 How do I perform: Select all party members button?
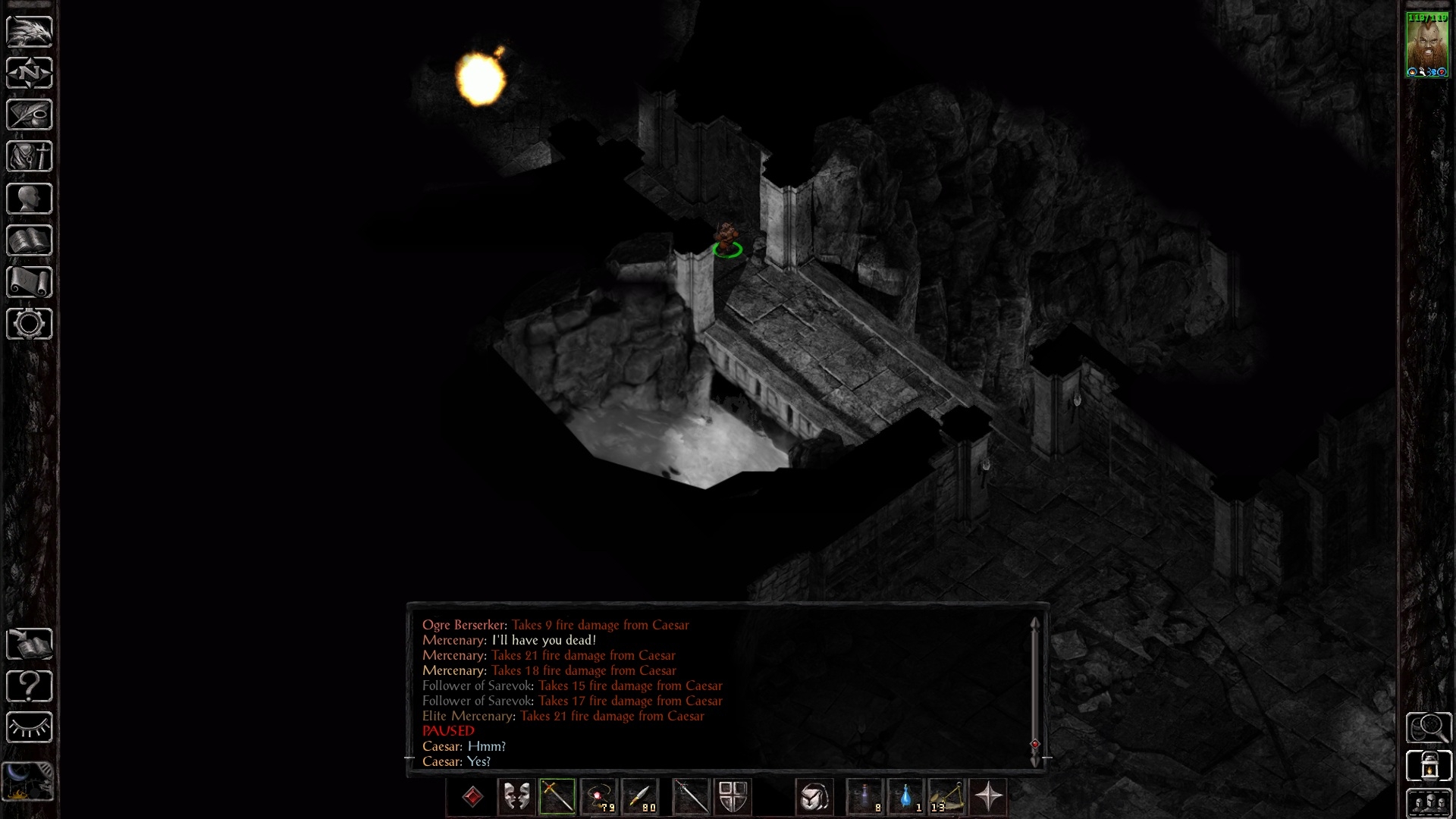coord(1429,803)
